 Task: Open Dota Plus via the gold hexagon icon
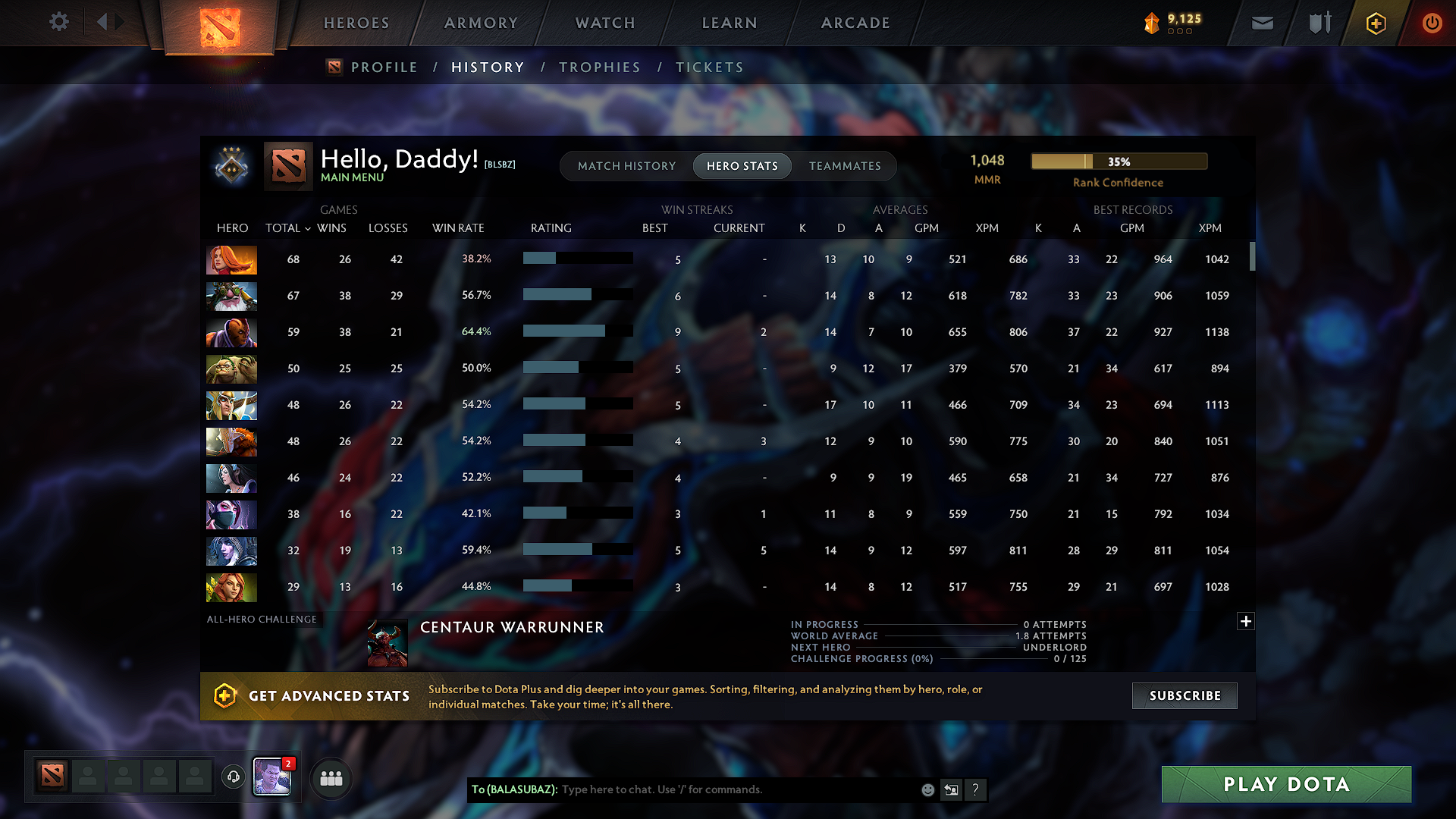pos(1375,23)
